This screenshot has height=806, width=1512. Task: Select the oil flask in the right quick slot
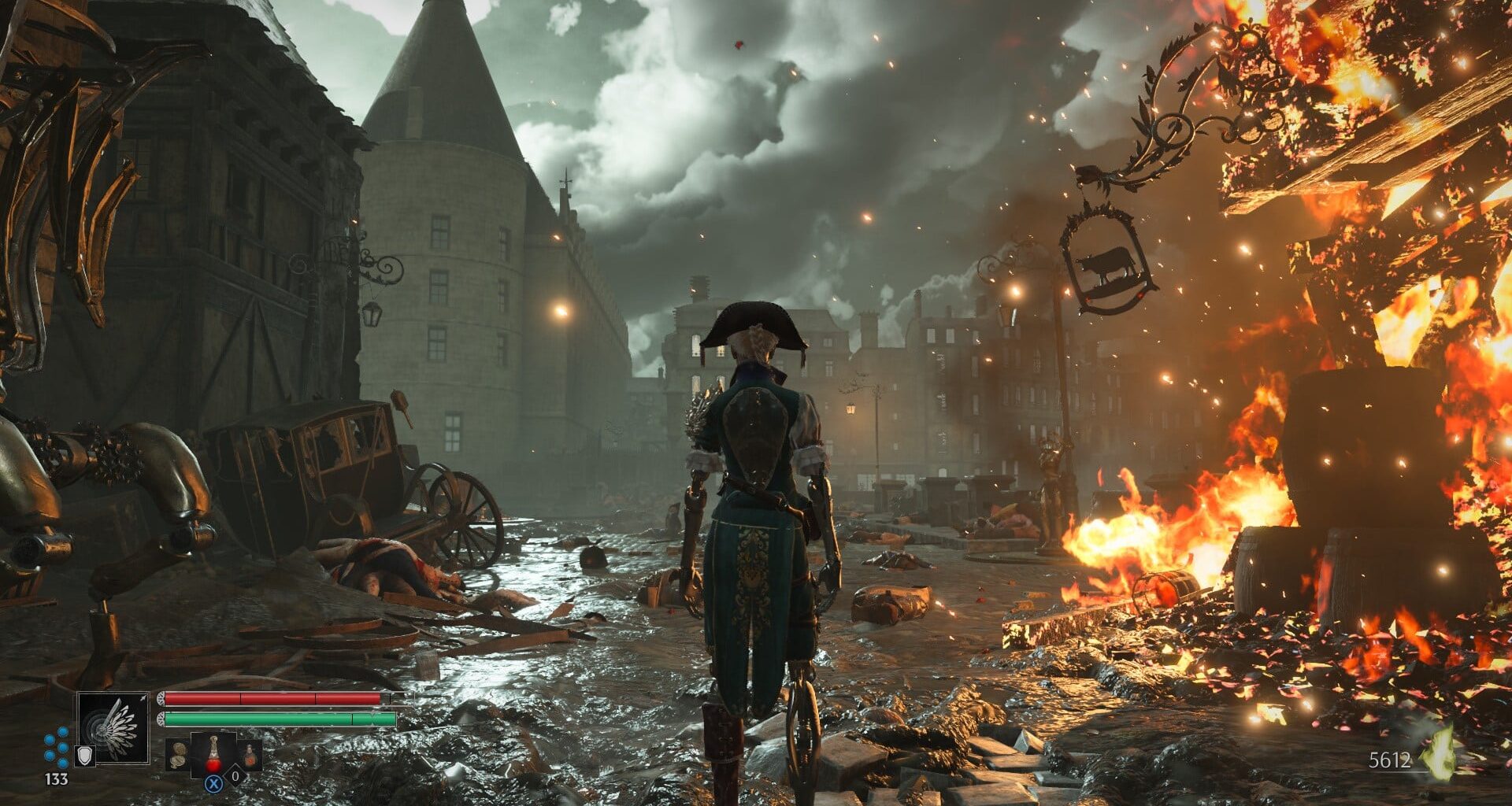pos(250,756)
